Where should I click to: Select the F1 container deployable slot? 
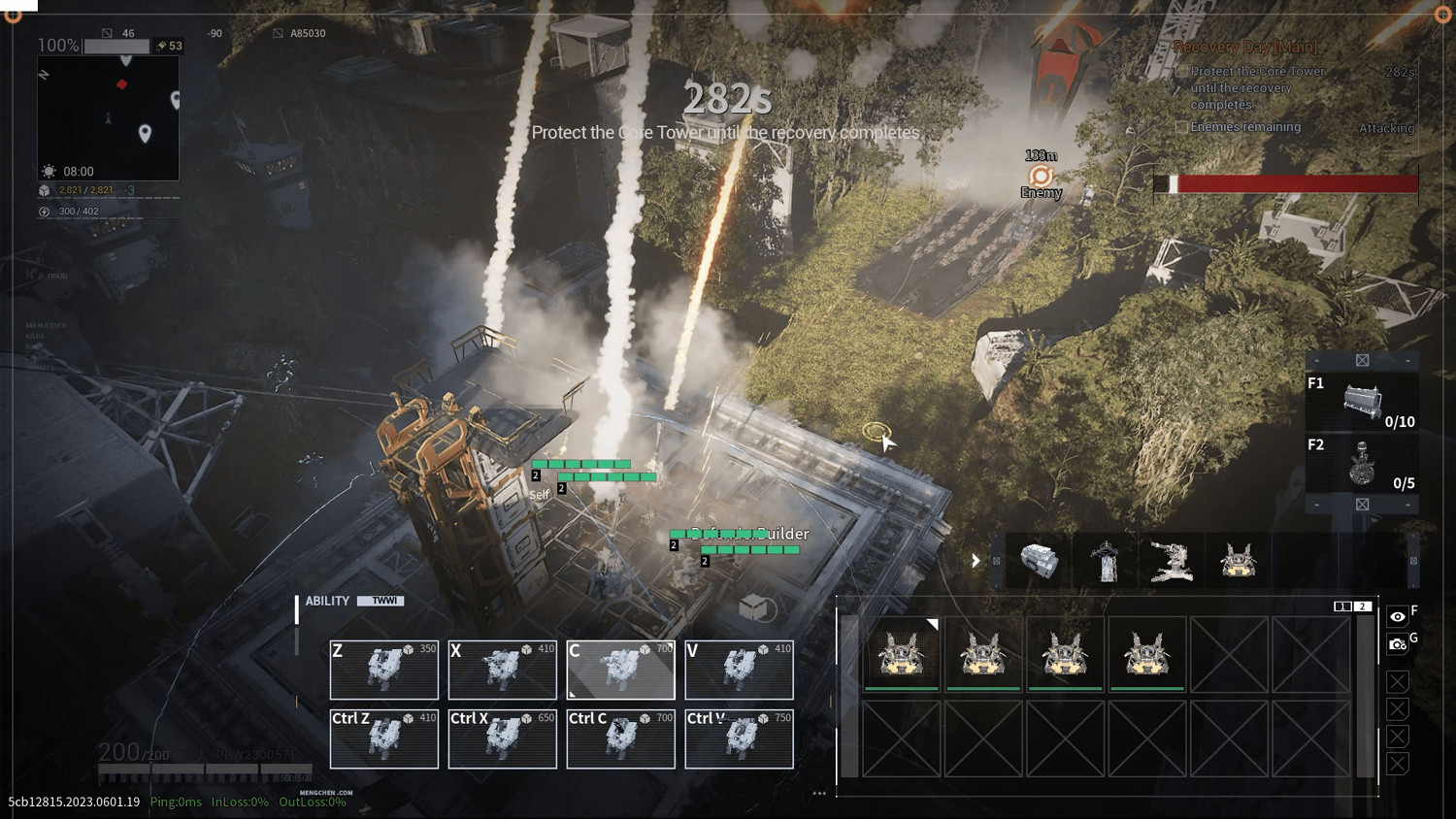click(x=1362, y=401)
